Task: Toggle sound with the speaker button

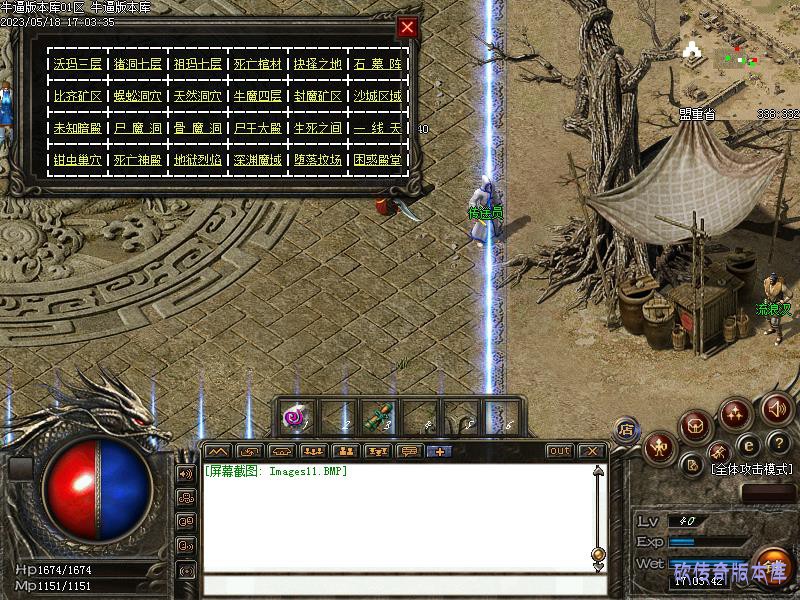Action: [776, 408]
